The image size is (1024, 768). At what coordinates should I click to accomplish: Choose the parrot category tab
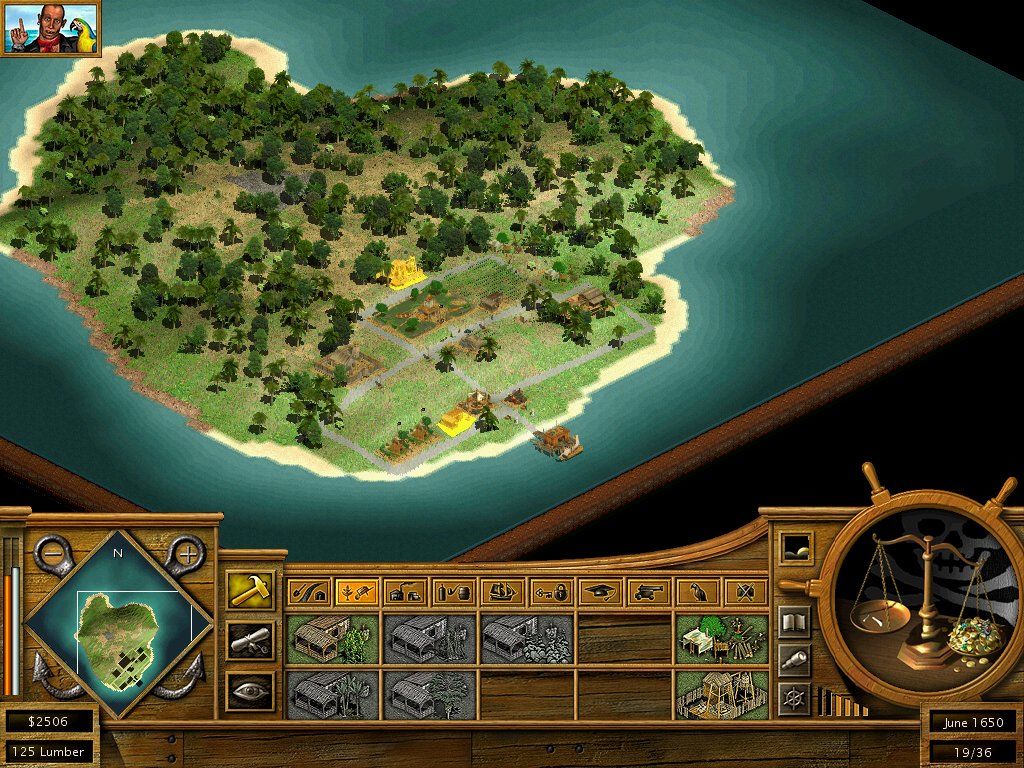[697, 593]
